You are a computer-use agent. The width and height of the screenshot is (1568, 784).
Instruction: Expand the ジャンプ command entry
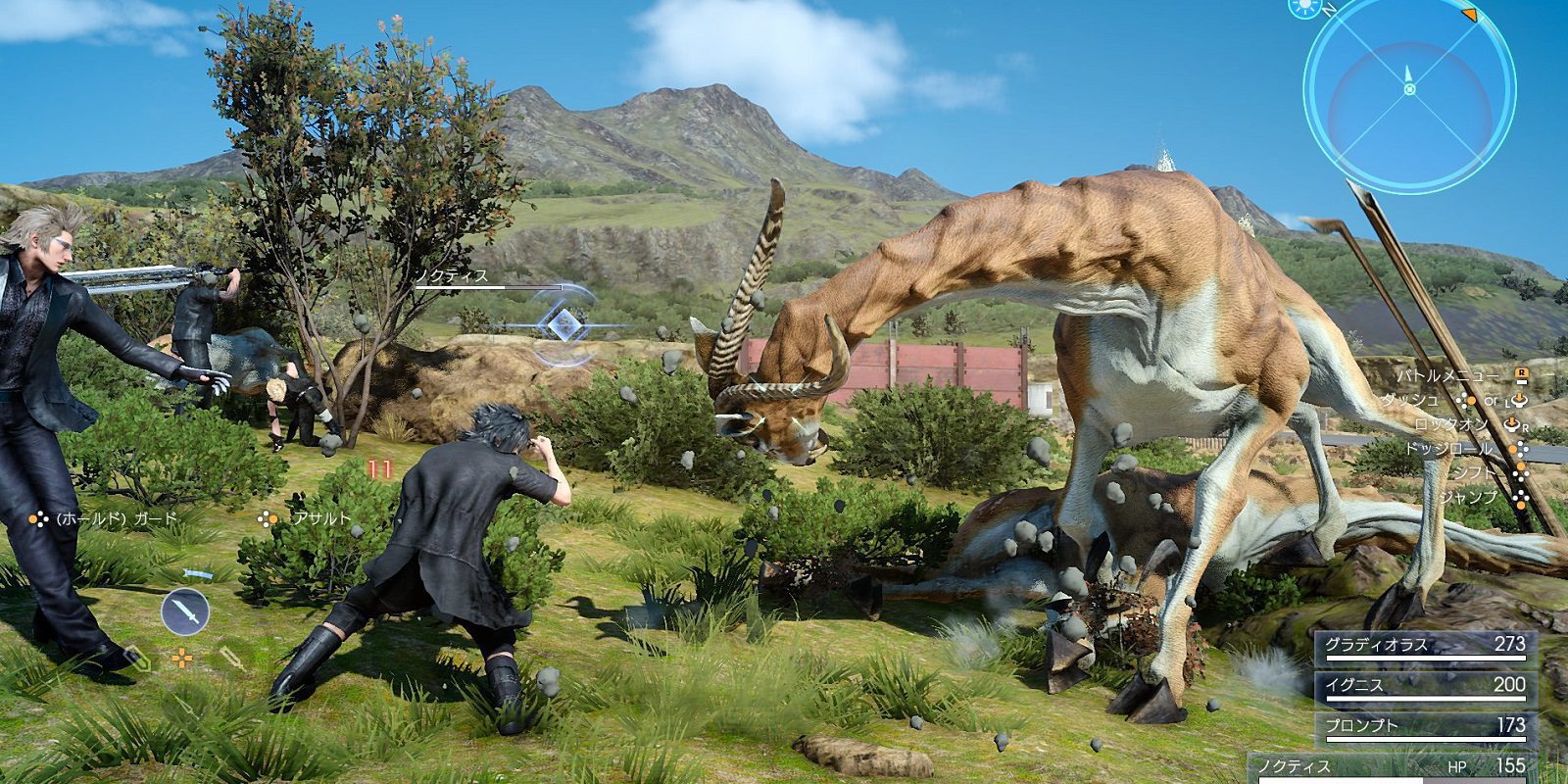point(1468,498)
